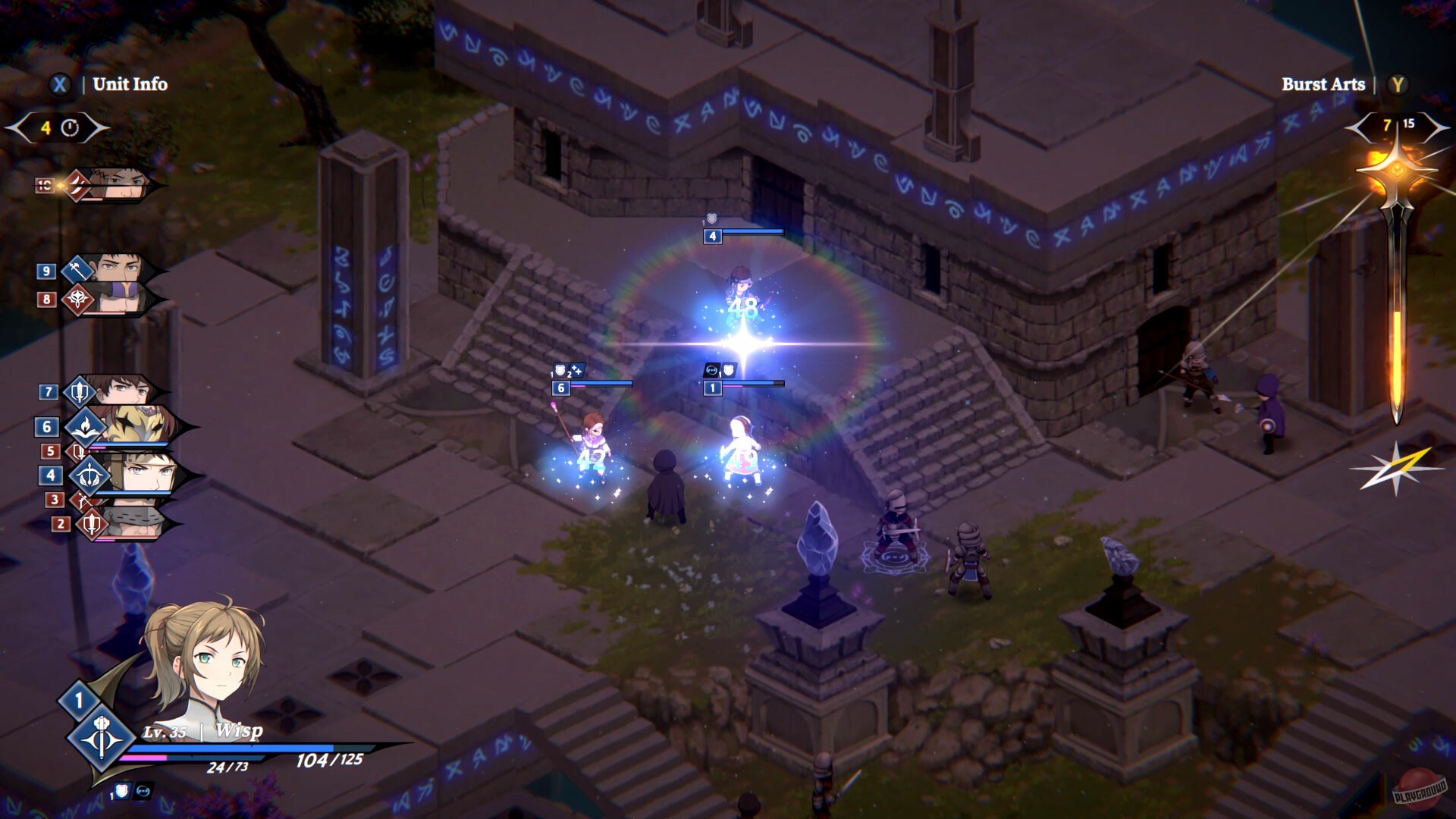Viewport: 1456px width, 819px height.
Task: Click the link status icon beside Wisp's shield buff
Action: (144, 792)
